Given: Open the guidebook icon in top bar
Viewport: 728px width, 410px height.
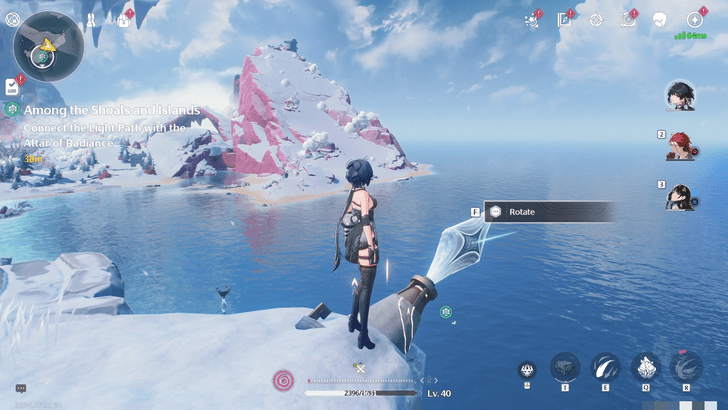Looking at the screenshot, I should coord(563,19).
